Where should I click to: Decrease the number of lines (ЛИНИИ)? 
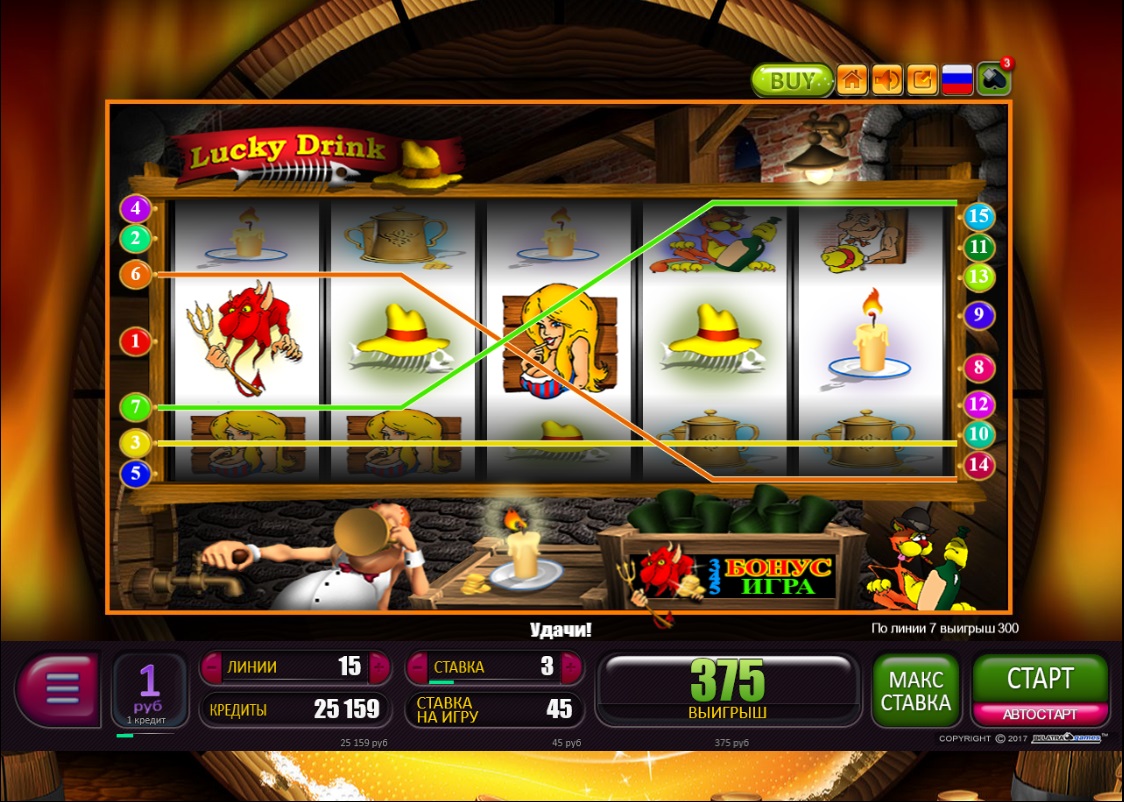pos(212,667)
